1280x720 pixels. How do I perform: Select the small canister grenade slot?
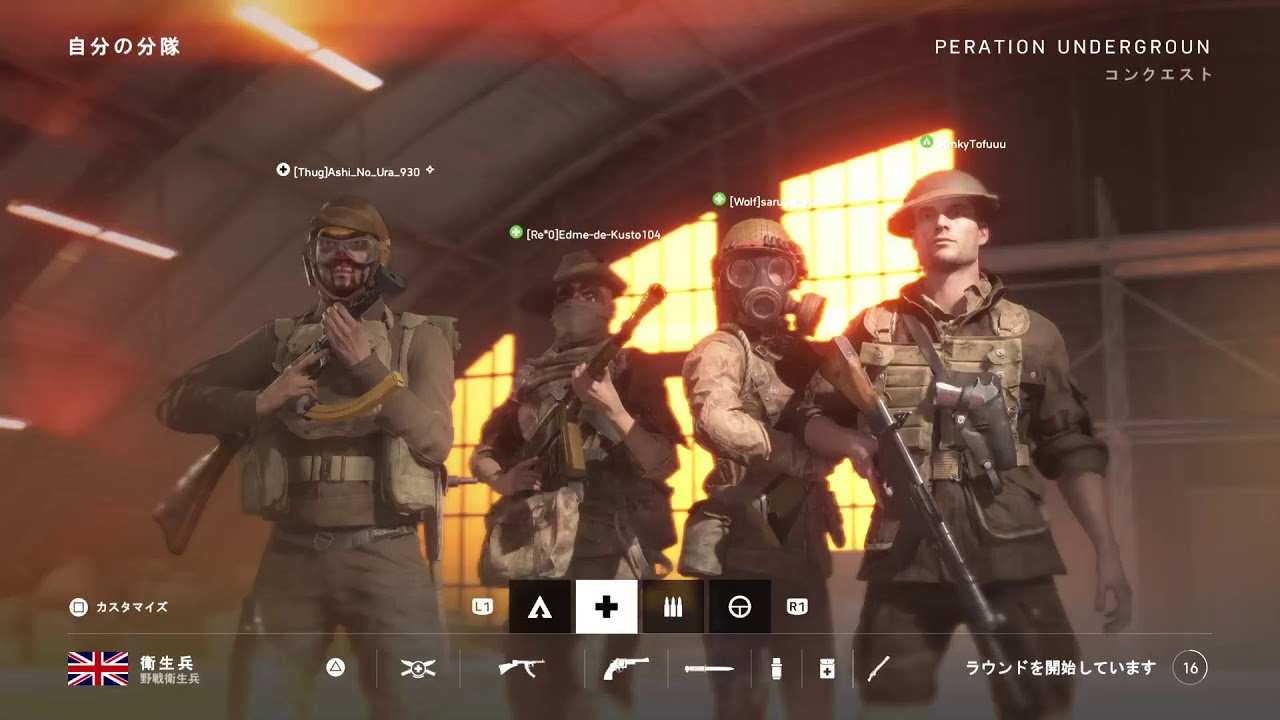click(x=777, y=668)
